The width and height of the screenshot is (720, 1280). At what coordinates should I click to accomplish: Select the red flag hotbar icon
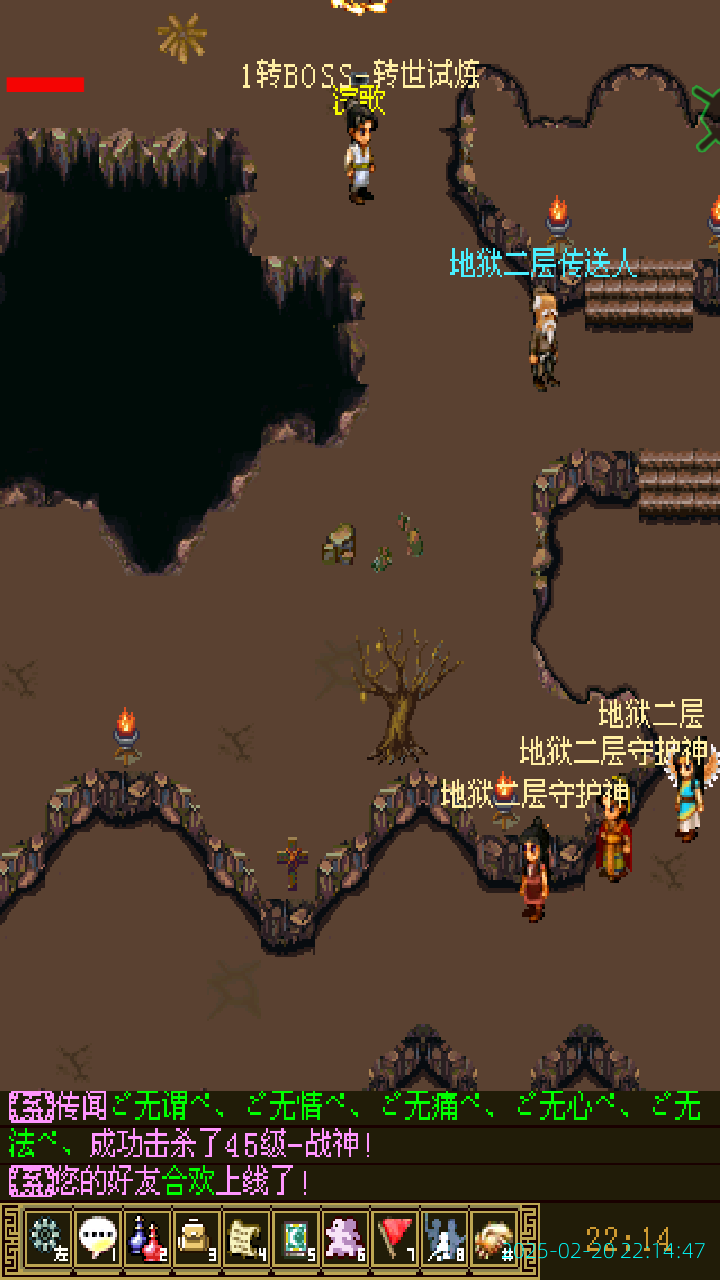point(396,1239)
